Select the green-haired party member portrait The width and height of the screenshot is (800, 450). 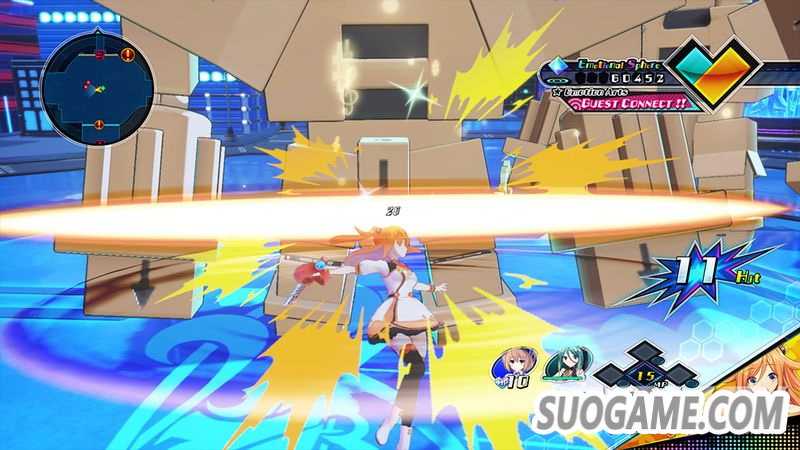pos(559,367)
